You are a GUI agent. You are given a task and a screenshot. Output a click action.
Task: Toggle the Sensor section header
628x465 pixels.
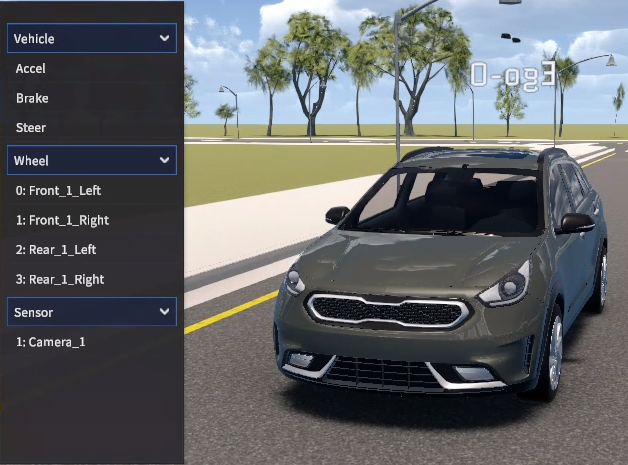pos(92,312)
